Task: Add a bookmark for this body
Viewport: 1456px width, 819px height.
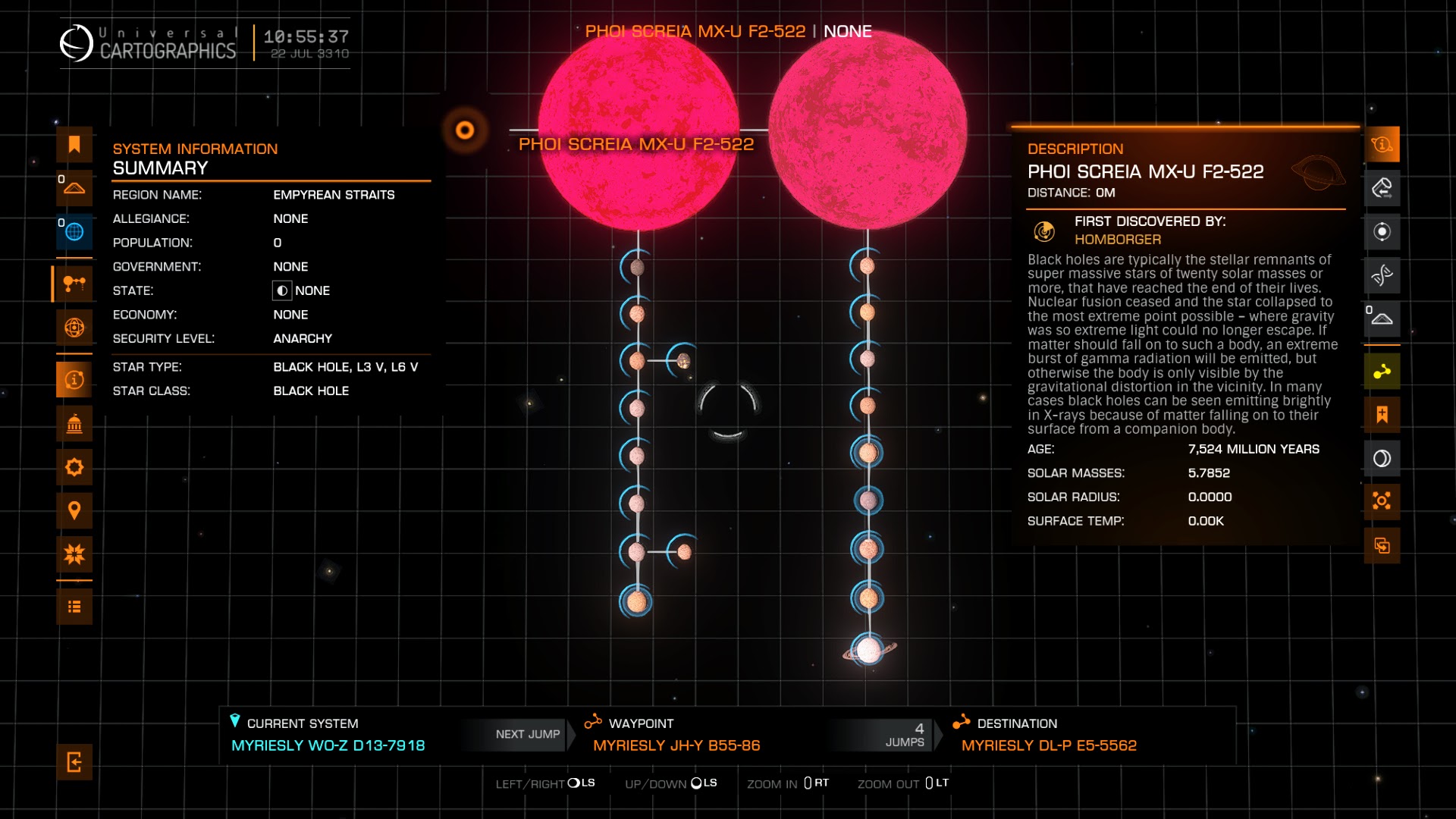Action: coord(1382,415)
